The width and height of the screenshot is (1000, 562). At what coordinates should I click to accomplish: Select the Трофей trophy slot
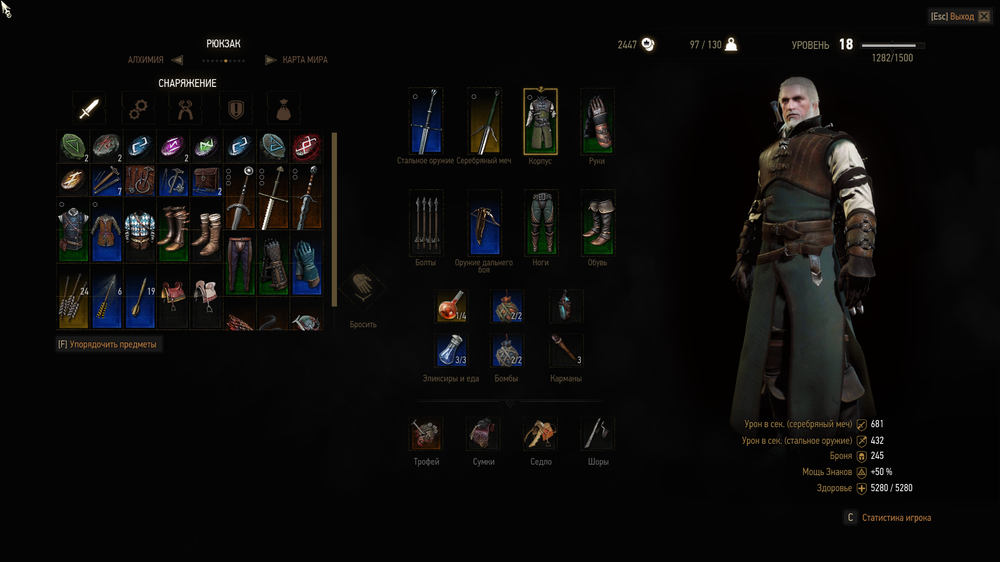[x=426, y=434]
